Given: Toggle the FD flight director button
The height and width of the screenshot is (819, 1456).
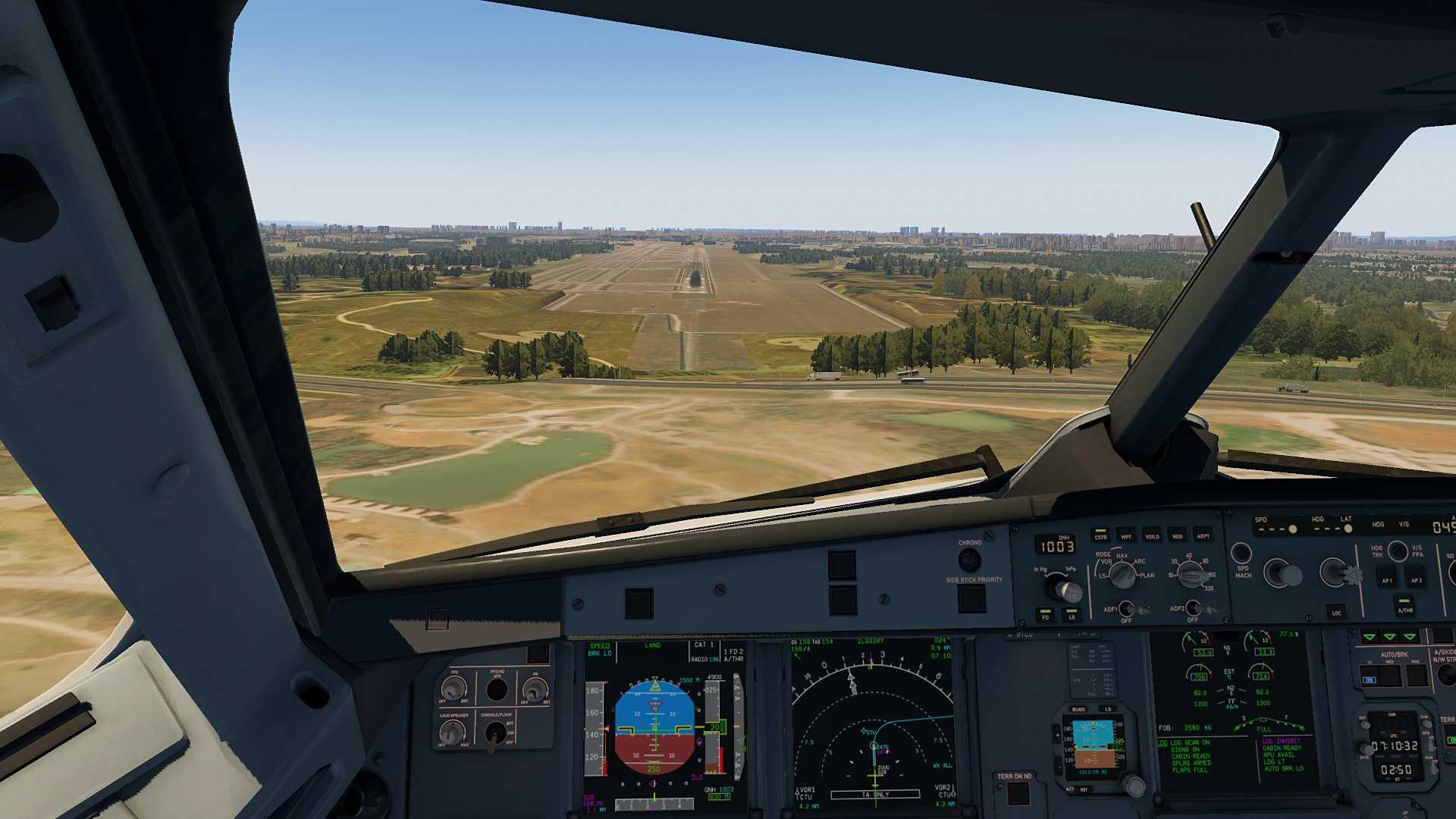Looking at the screenshot, I should [1046, 614].
